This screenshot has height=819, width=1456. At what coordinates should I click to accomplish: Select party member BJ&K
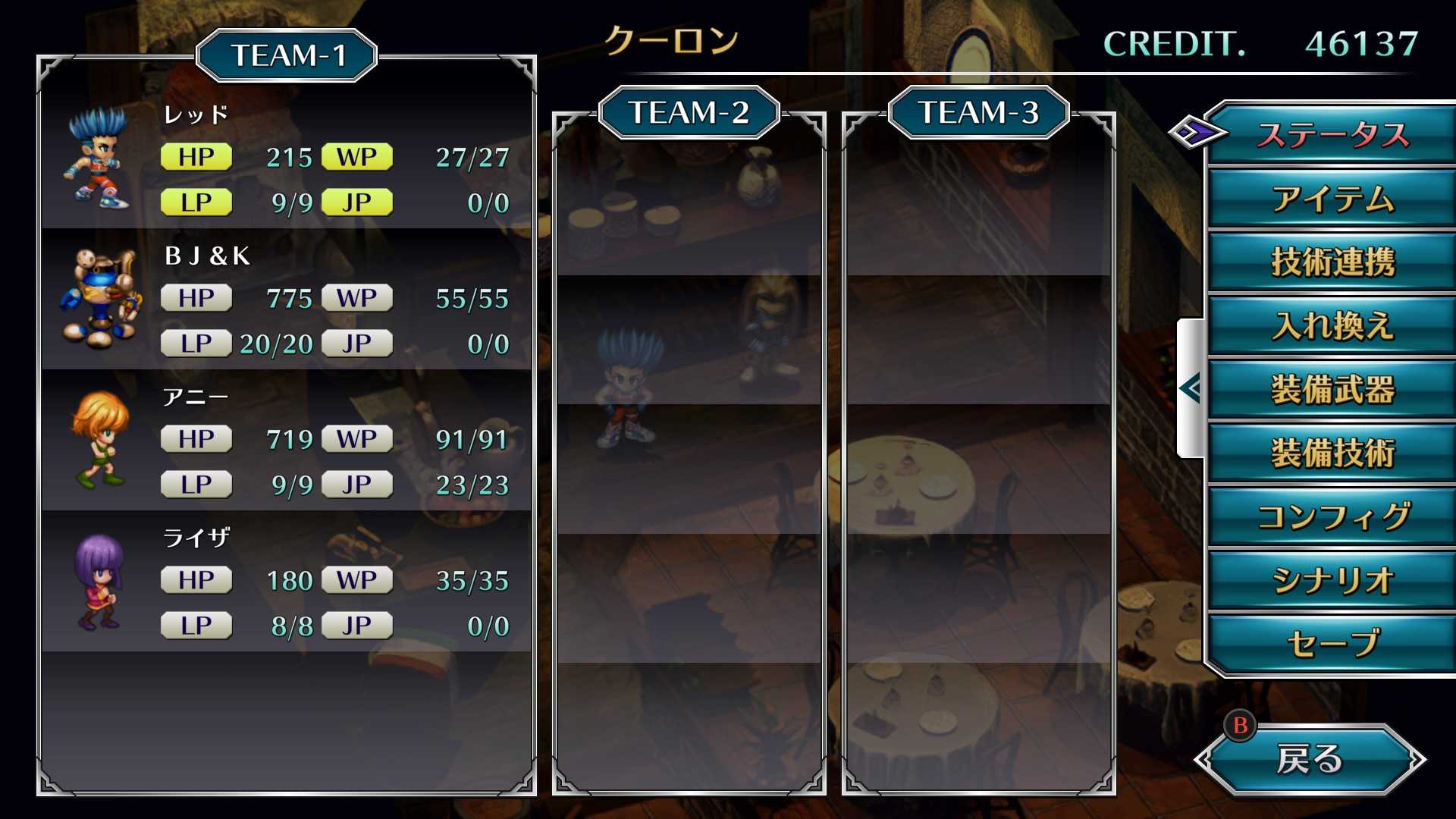[x=287, y=300]
